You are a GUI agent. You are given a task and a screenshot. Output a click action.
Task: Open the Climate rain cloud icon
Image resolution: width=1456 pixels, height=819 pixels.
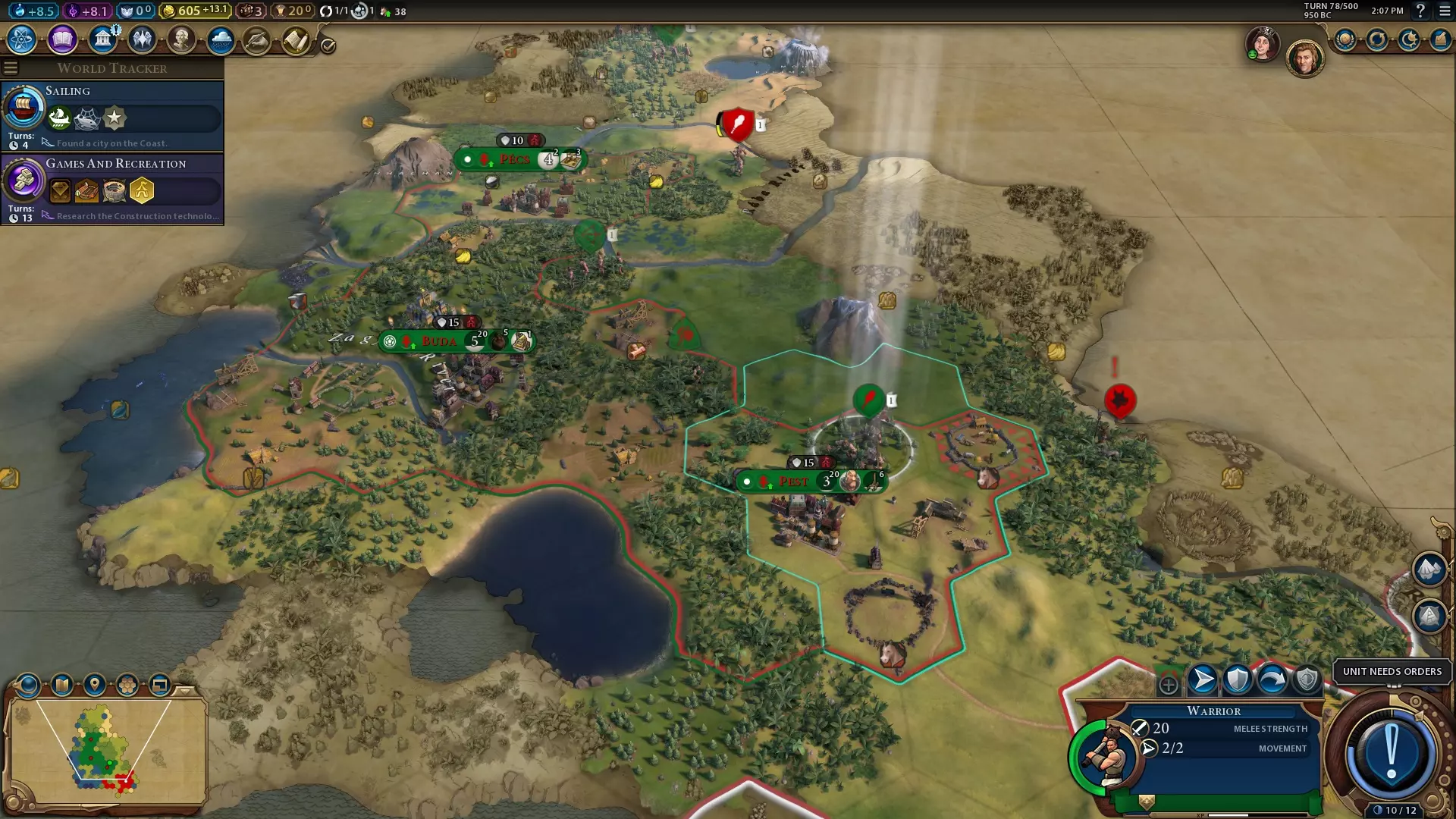click(x=221, y=39)
